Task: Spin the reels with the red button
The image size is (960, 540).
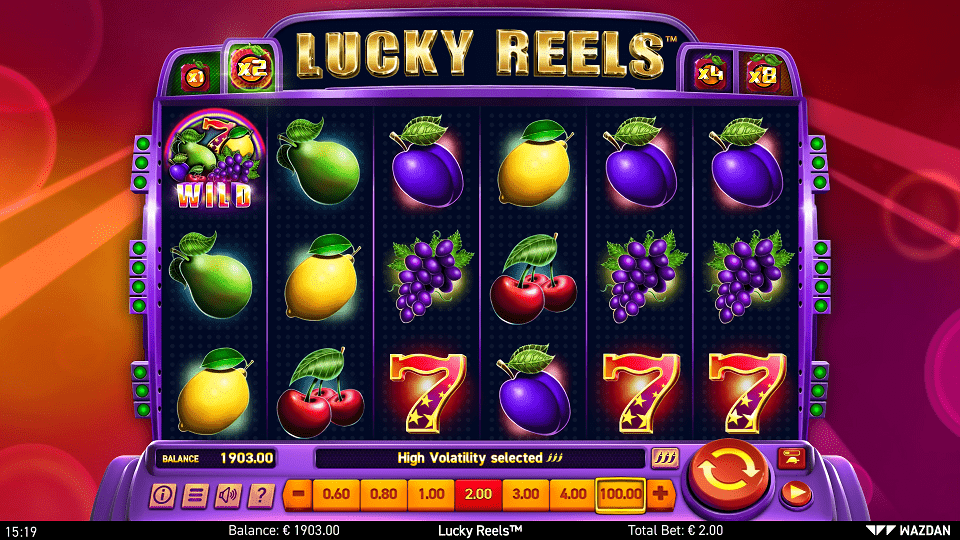Action: pyautogui.click(x=728, y=478)
